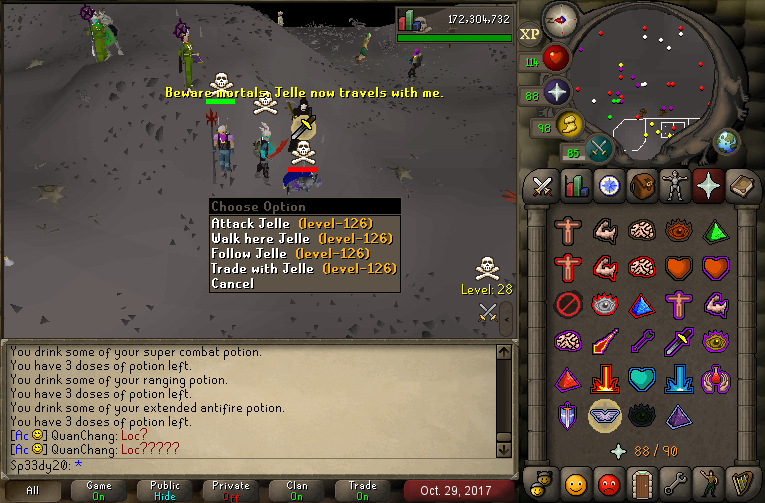
Task: Cancel the Choose Option menu
Action: [232, 283]
